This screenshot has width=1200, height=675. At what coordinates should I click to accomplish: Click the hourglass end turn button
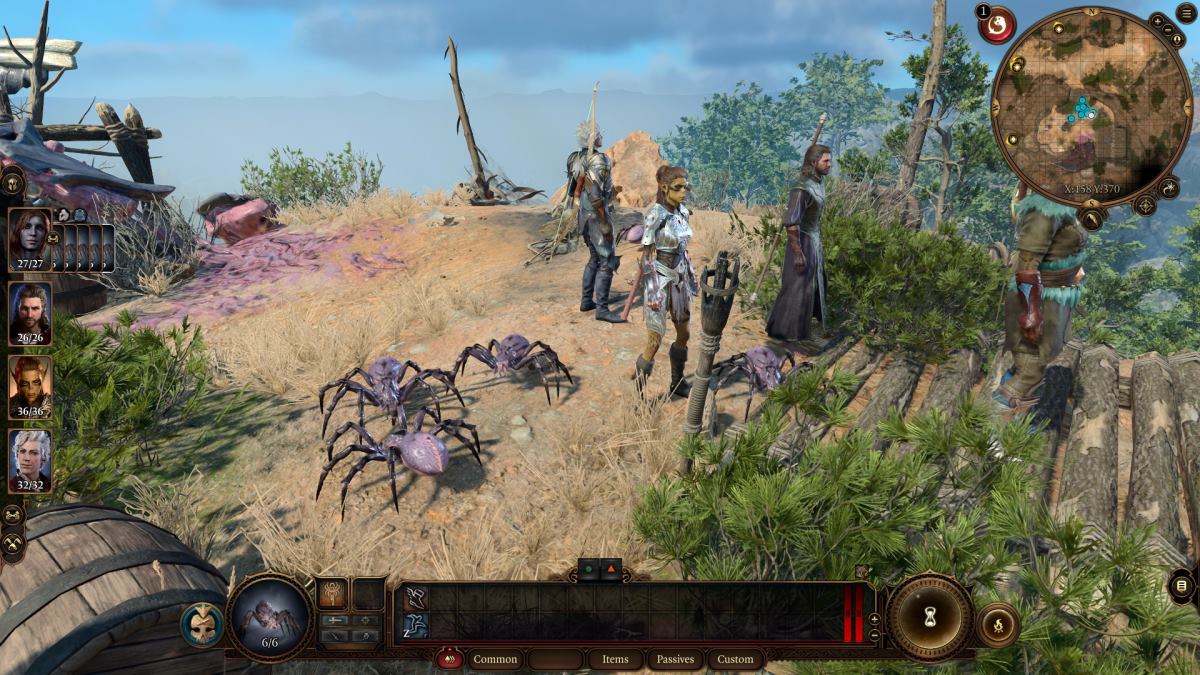pyautogui.click(x=930, y=617)
